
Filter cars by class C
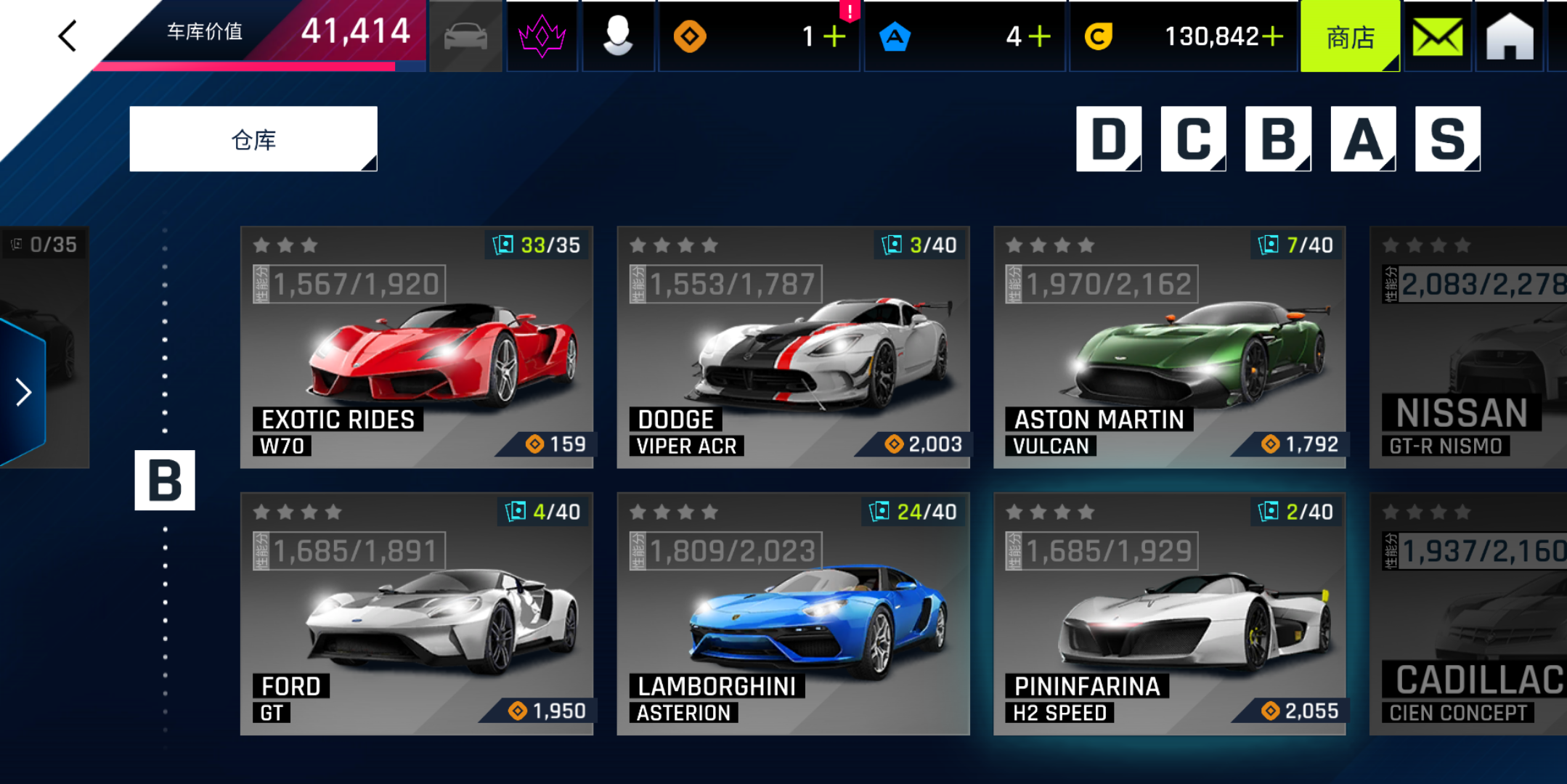pyautogui.click(x=1193, y=139)
